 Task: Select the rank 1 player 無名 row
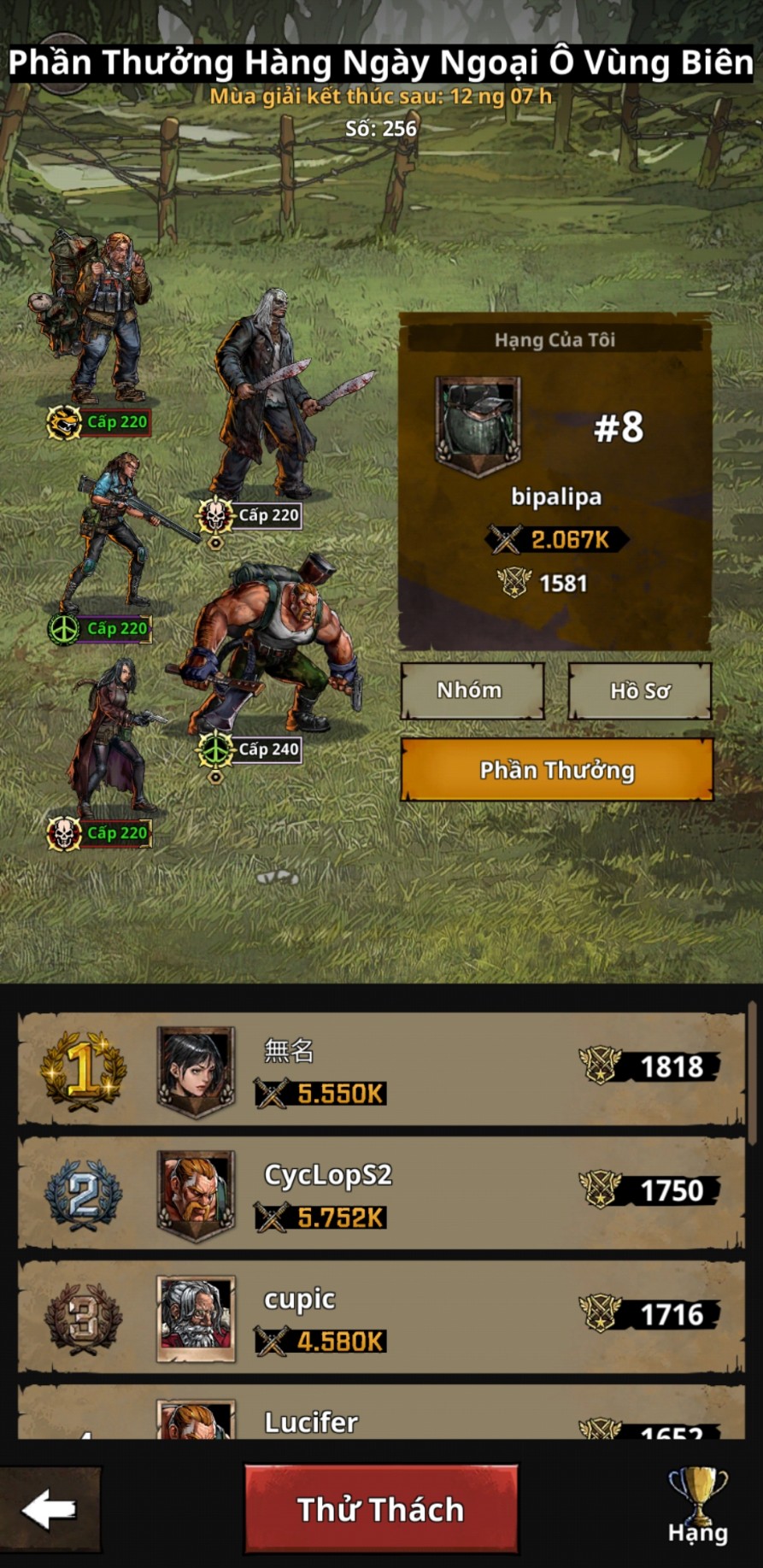tap(381, 1068)
